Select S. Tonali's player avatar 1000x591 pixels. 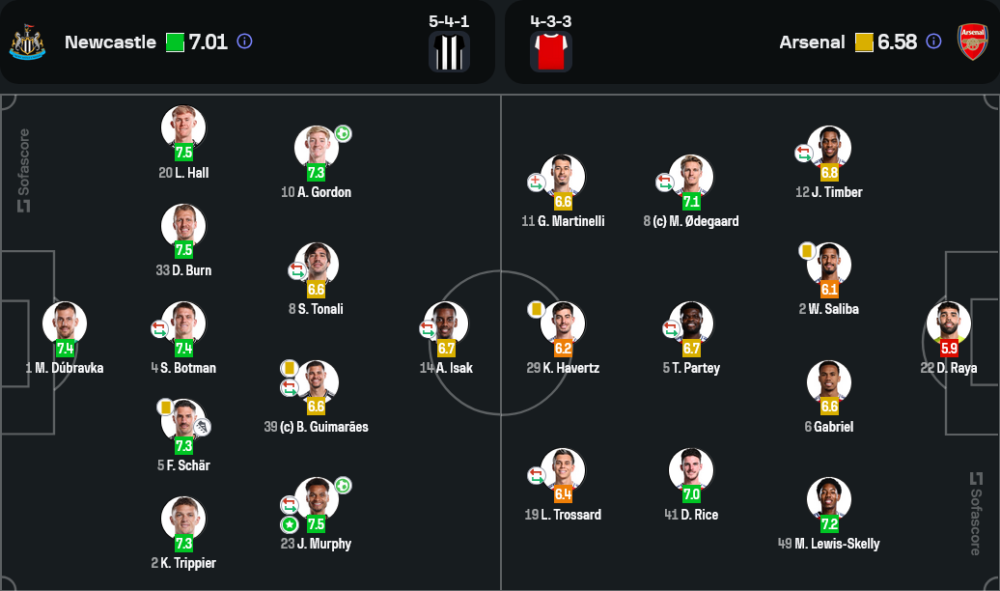point(316,265)
